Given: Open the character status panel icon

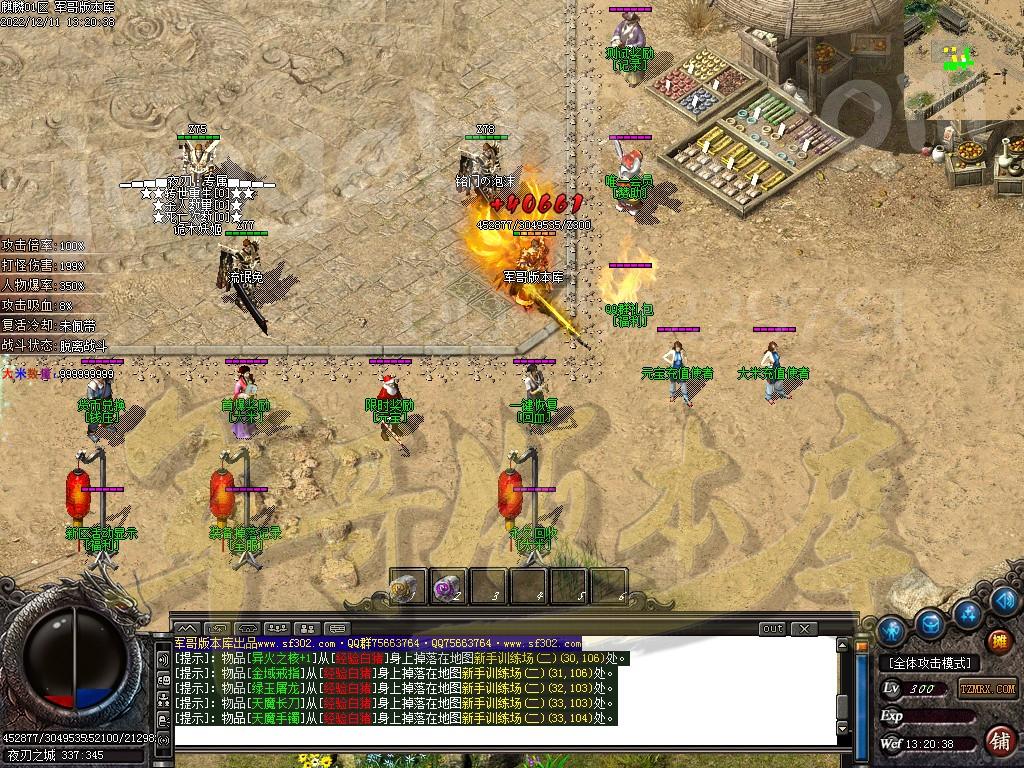Looking at the screenshot, I should [893, 630].
